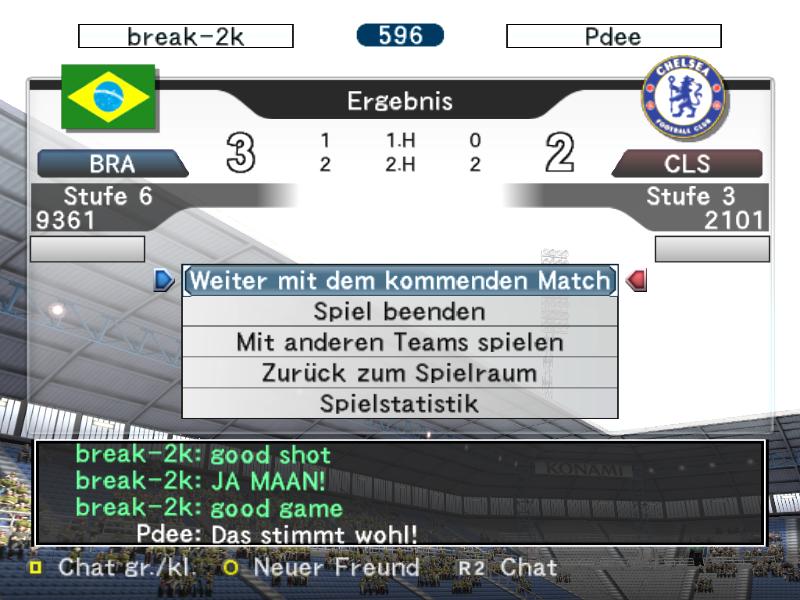Open the "Spielstatistik" entry
Viewport: 800px width, 600px height.
[399, 404]
